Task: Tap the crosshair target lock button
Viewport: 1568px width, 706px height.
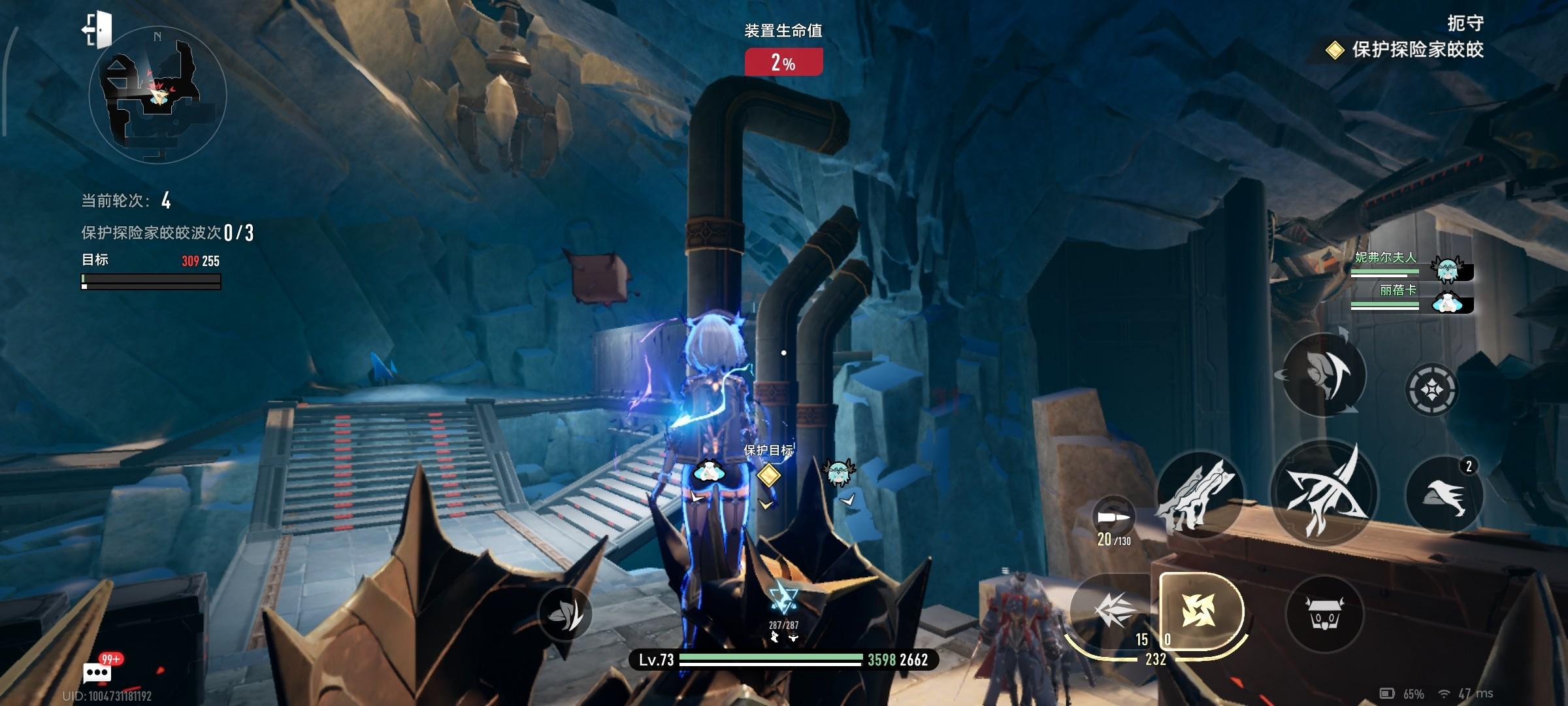Action: (1431, 390)
